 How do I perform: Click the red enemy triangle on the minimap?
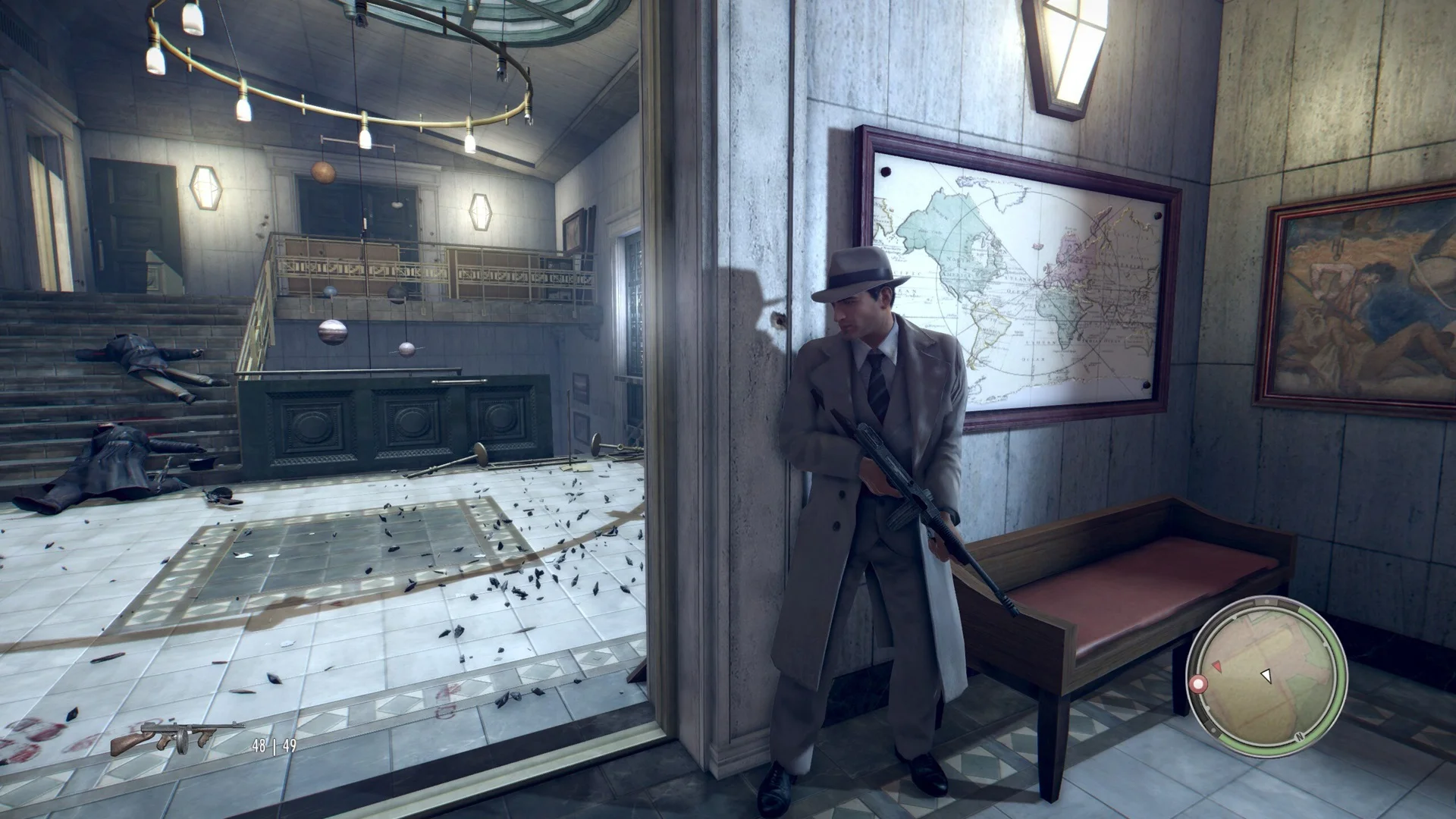[x=1217, y=666]
